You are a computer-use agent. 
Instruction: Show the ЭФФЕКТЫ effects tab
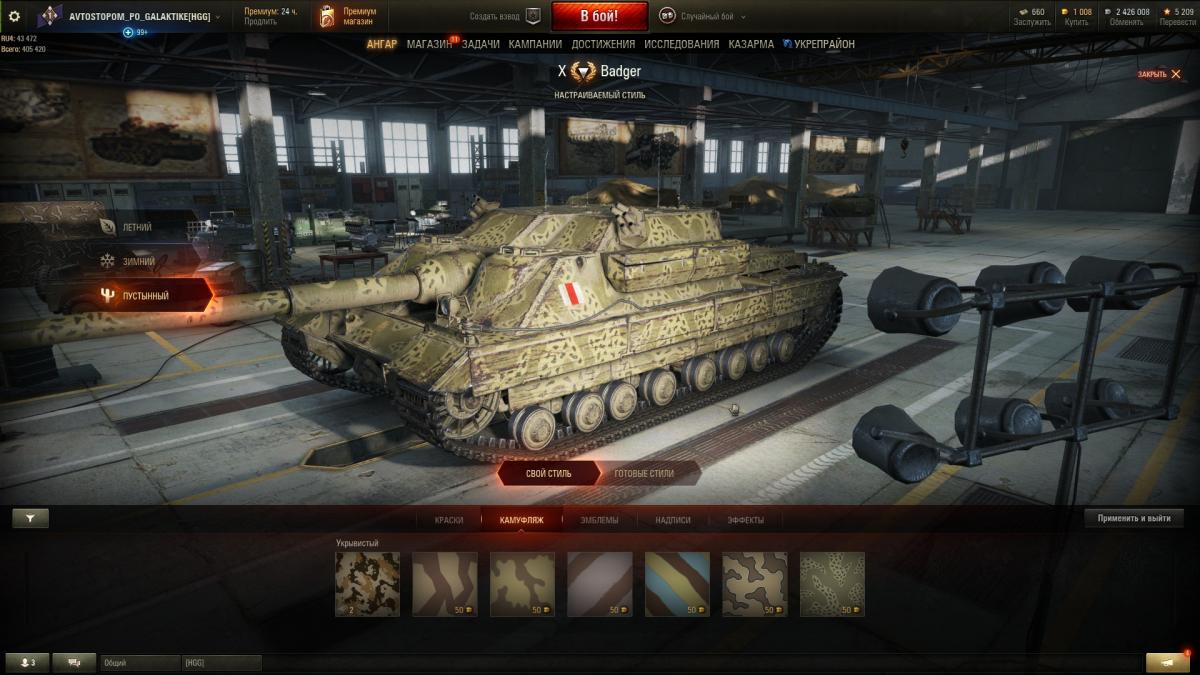(745, 520)
